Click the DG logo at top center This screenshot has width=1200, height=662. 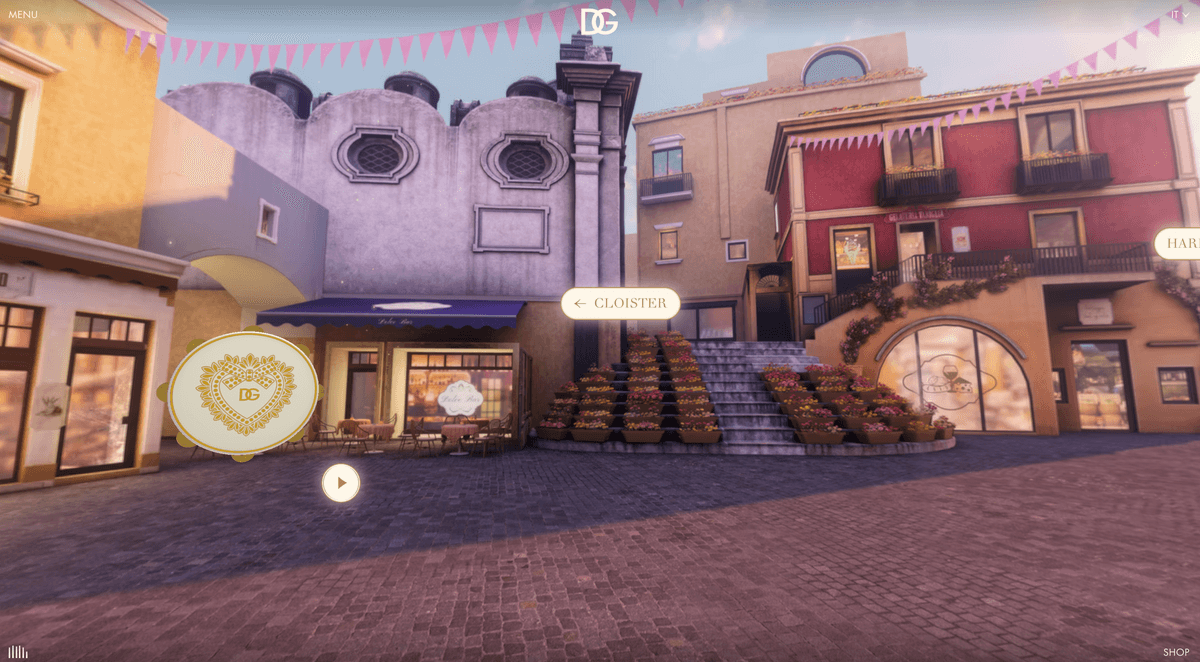point(599,20)
